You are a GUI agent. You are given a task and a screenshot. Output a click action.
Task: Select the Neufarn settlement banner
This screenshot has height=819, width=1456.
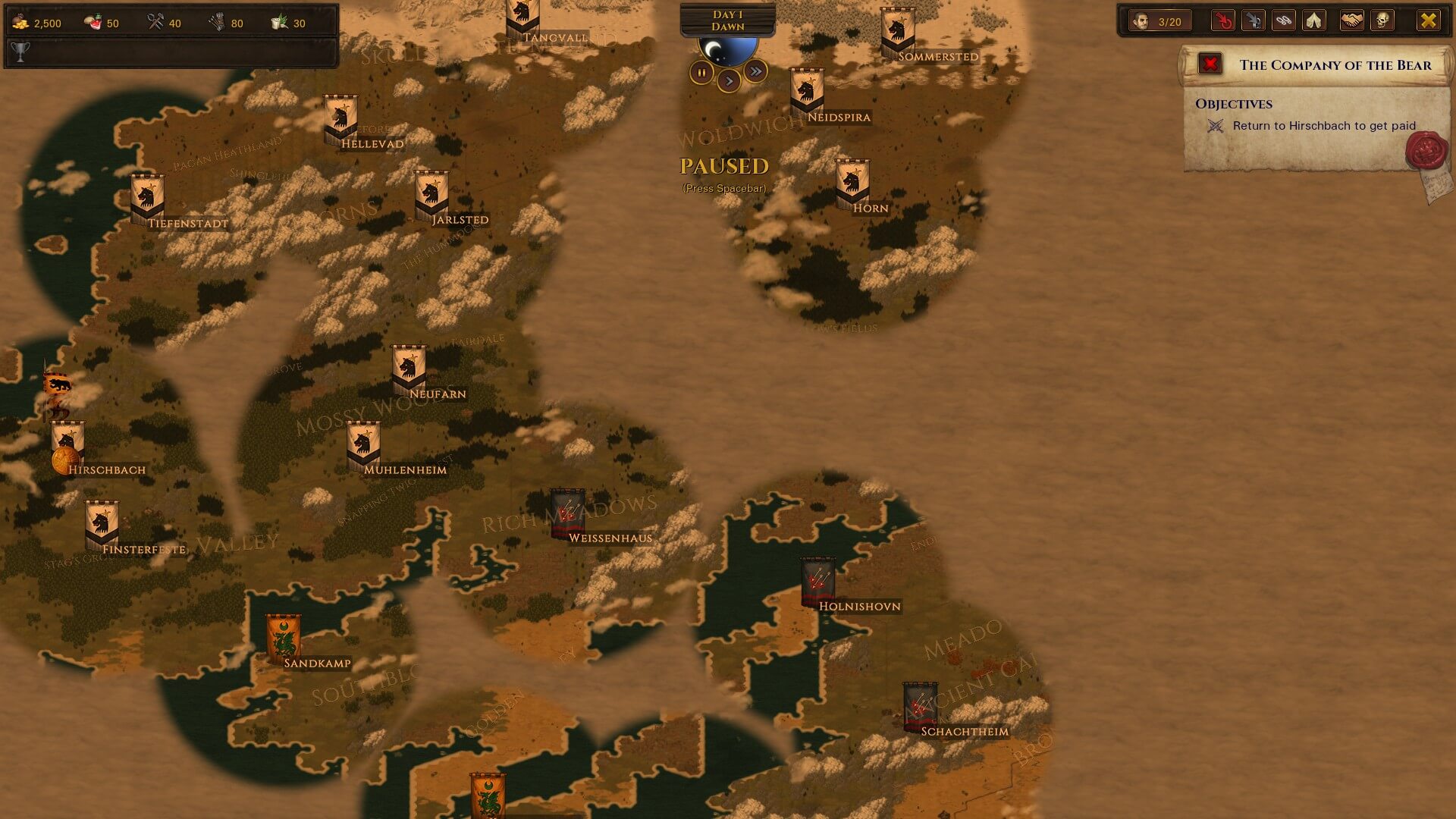click(408, 369)
